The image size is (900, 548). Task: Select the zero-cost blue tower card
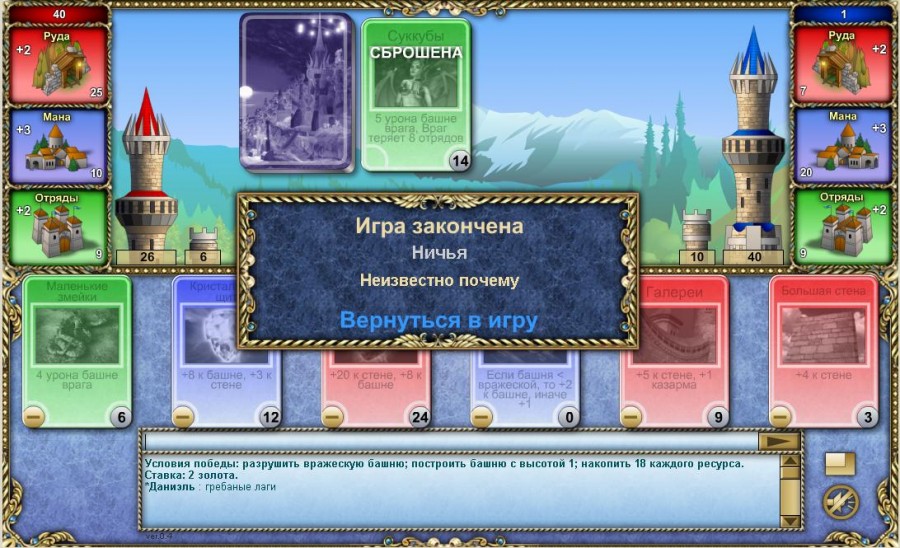click(525, 388)
